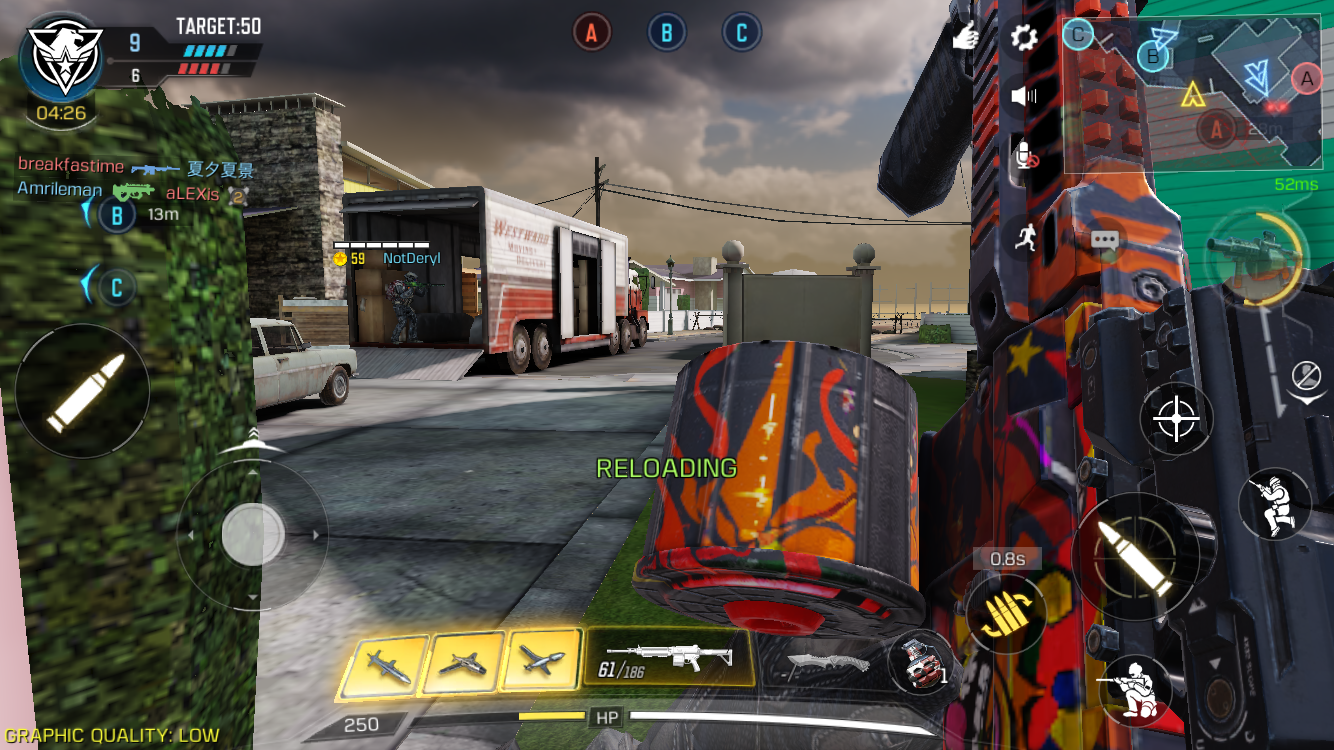Tap the crossed-out player silhouette icon
This screenshot has width=1334, height=750.
(1306, 377)
